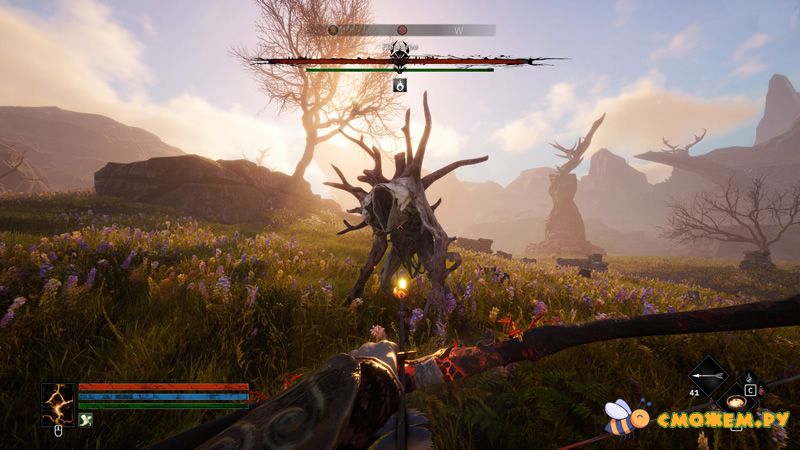800x450 pixels.
Task: Select the arrow ammo slot
Action: click(x=708, y=378)
